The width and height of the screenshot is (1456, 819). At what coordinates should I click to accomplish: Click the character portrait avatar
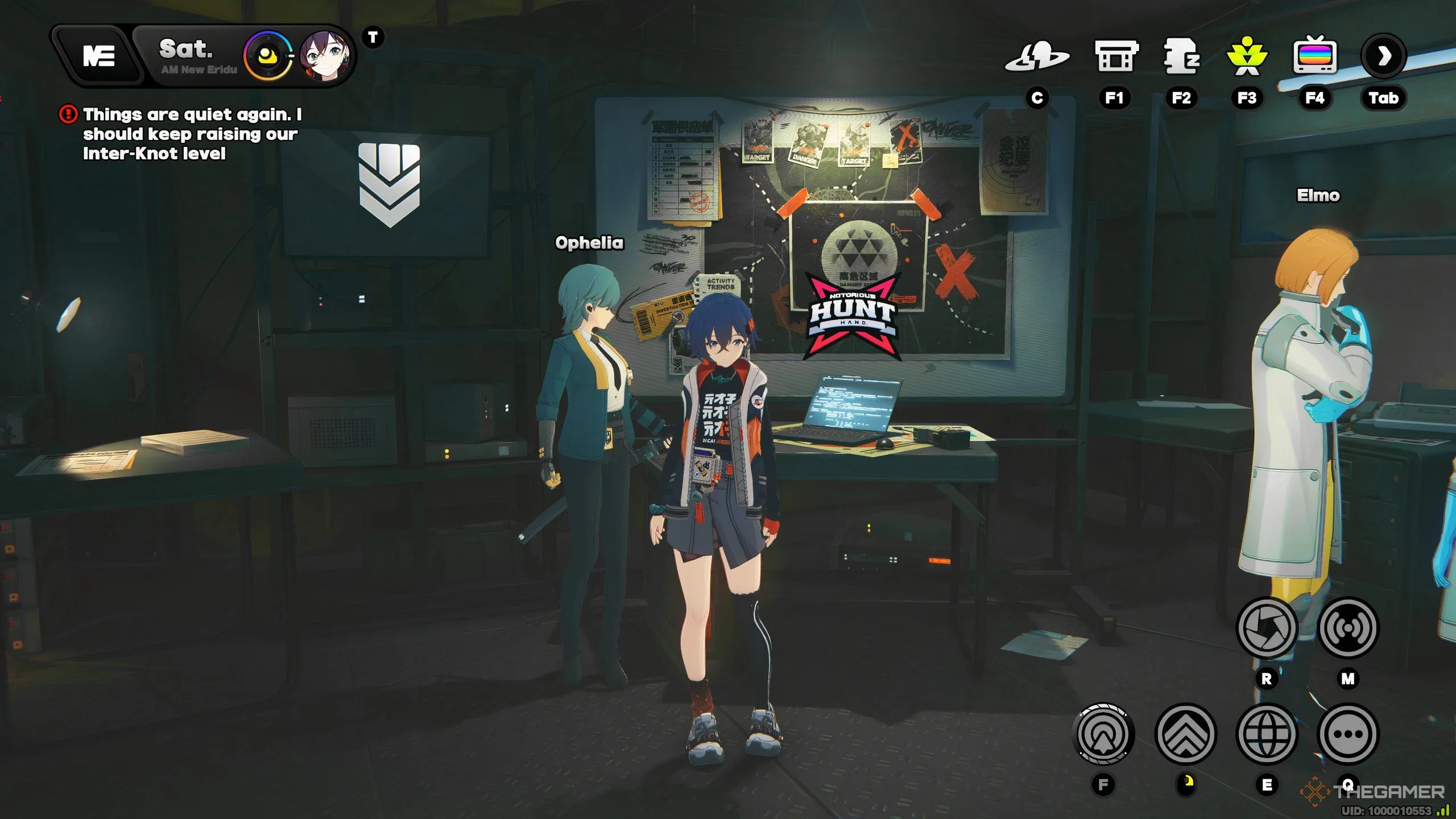(325, 56)
